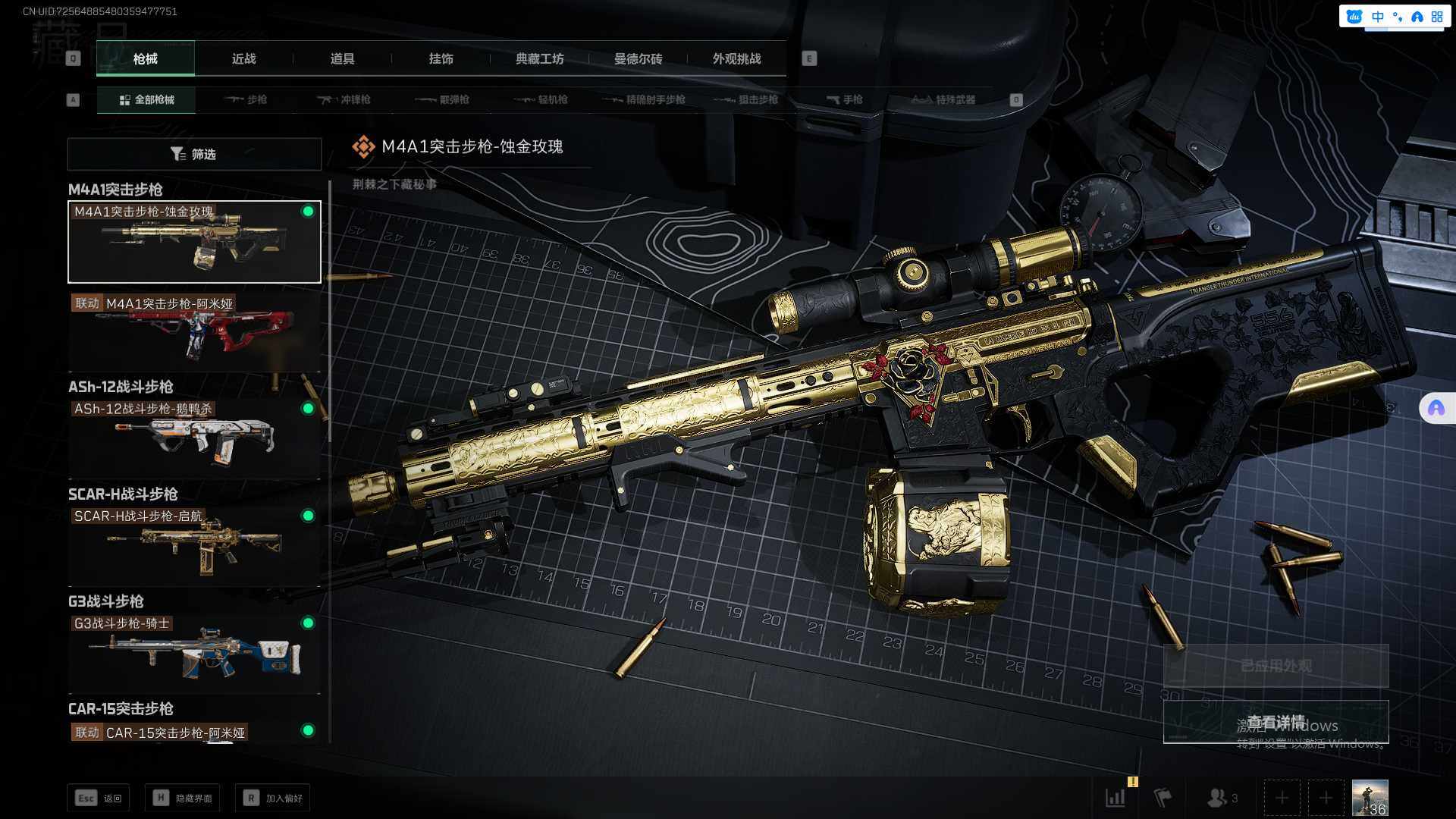The width and height of the screenshot is (1456, 819).
Task: Click the 返回 (back) button
Action: click(98, 798)
